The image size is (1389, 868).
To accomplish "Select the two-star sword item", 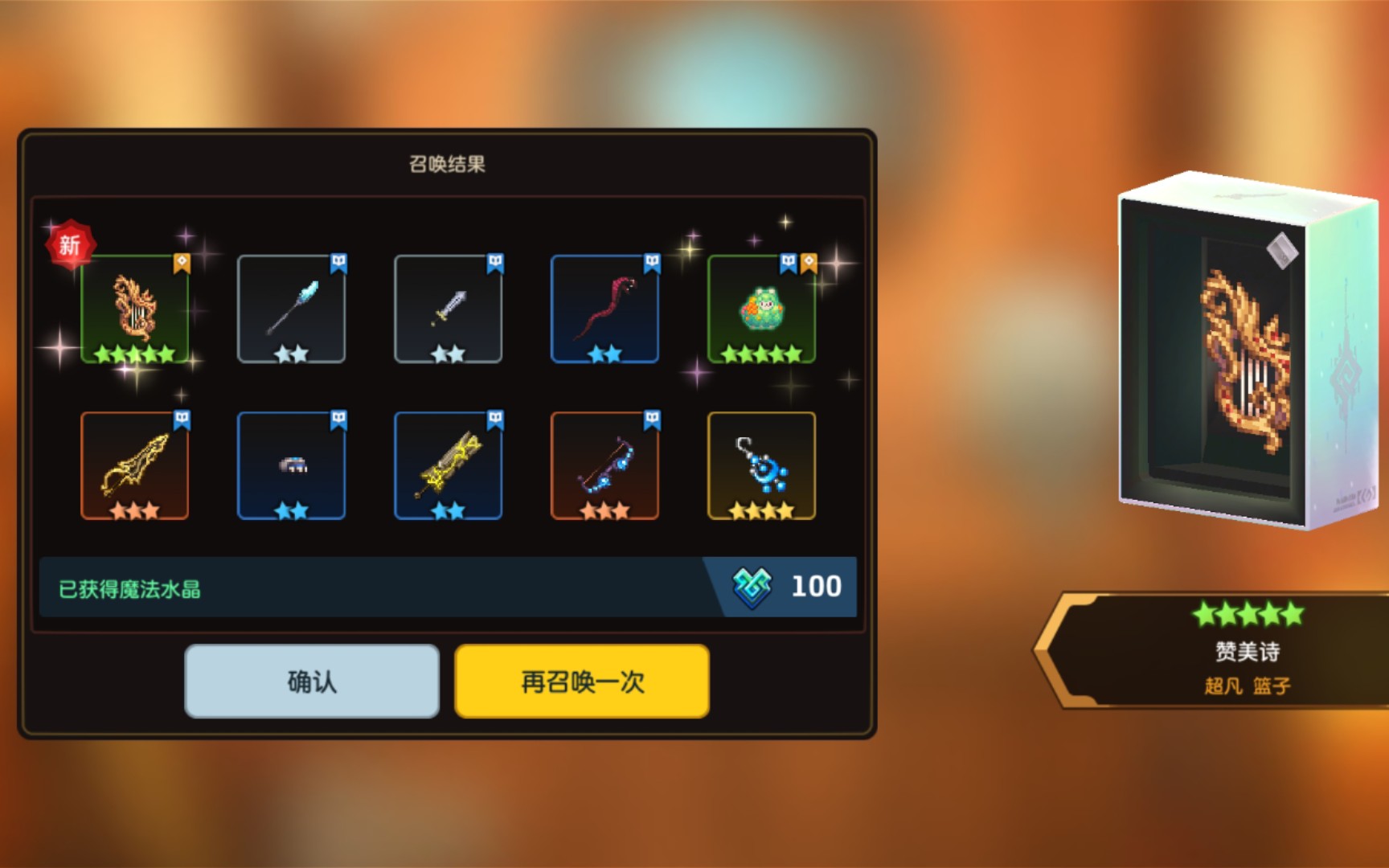I will tap(449, 309).
